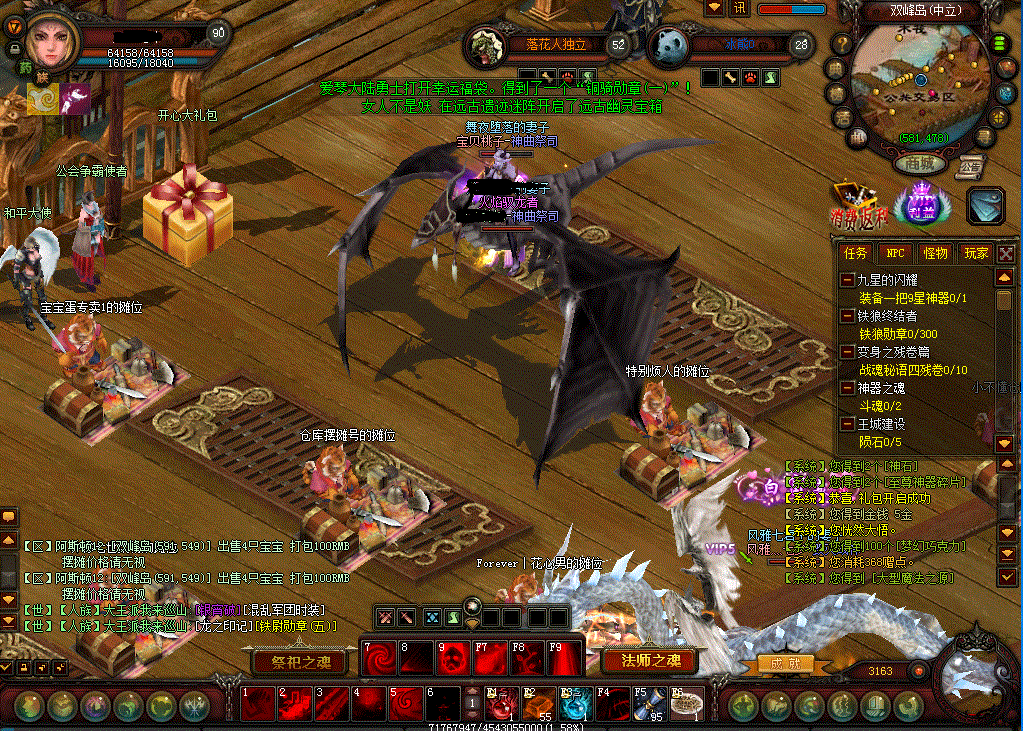Collapse the 九星的闪耀 quest entry

(x=847, y=280)
